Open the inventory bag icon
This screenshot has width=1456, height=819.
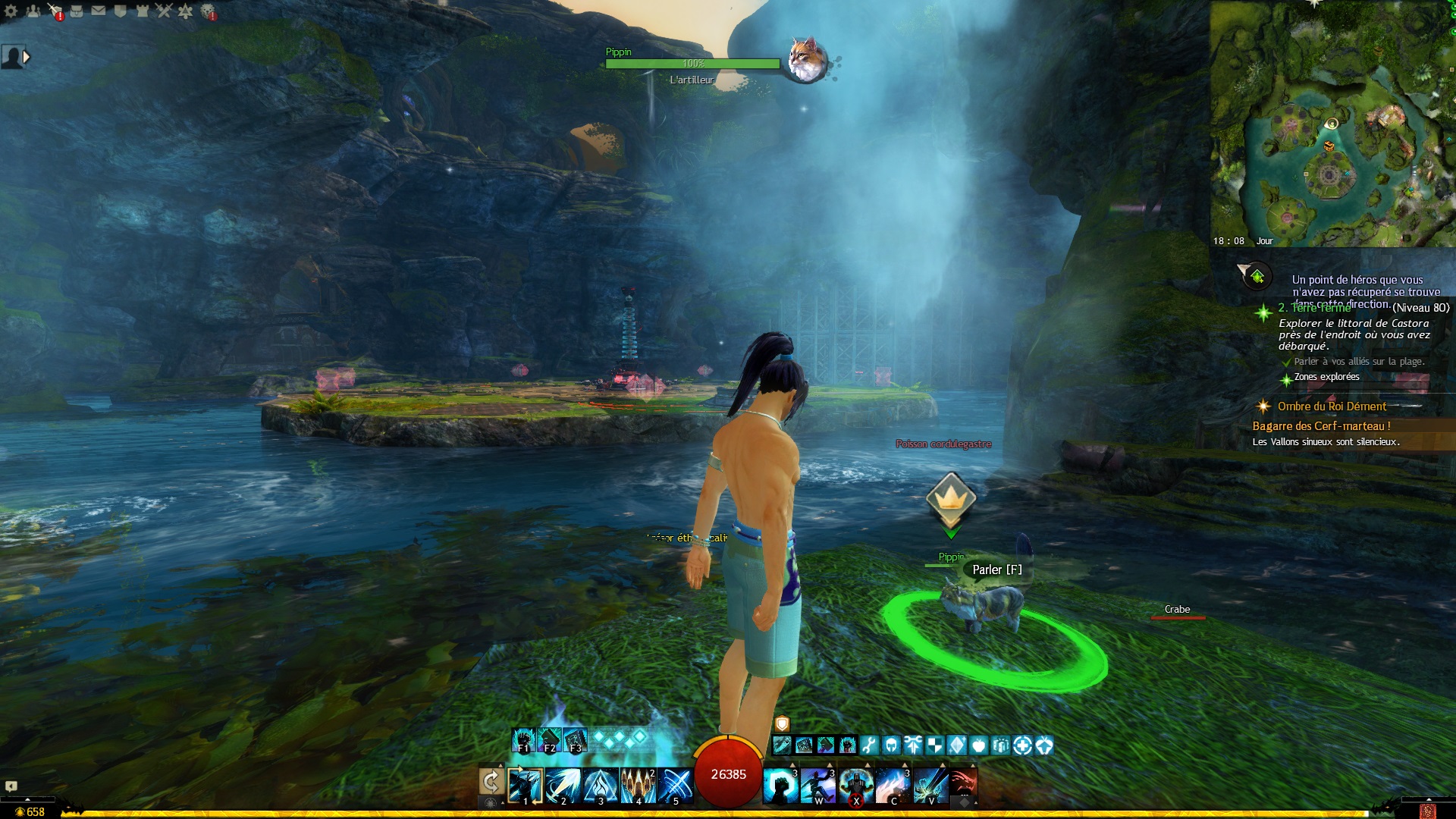77,11
